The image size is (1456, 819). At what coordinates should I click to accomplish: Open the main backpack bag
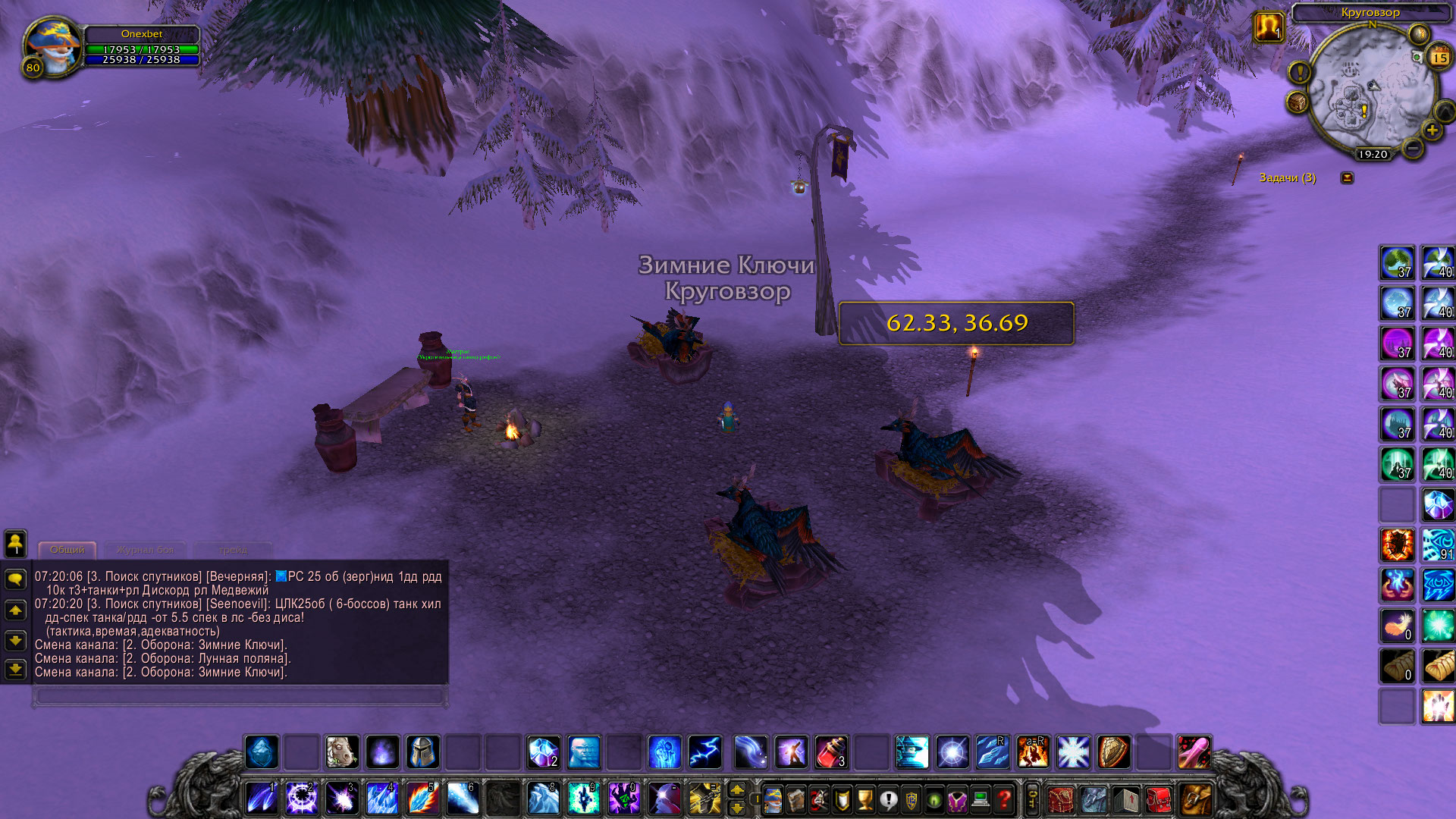click(1194, 799)
